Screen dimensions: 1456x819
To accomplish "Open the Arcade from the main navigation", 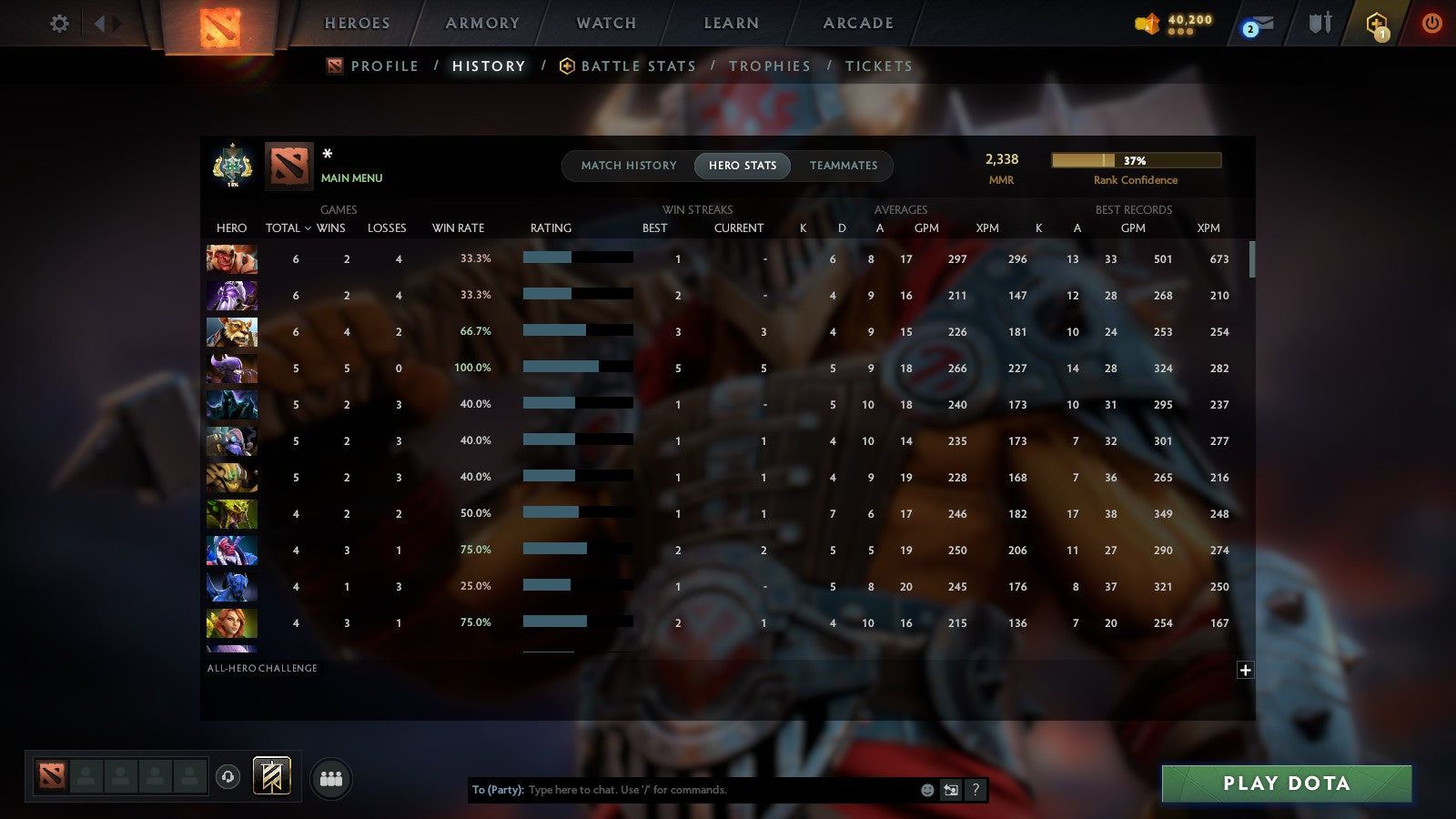I will 856,23.
